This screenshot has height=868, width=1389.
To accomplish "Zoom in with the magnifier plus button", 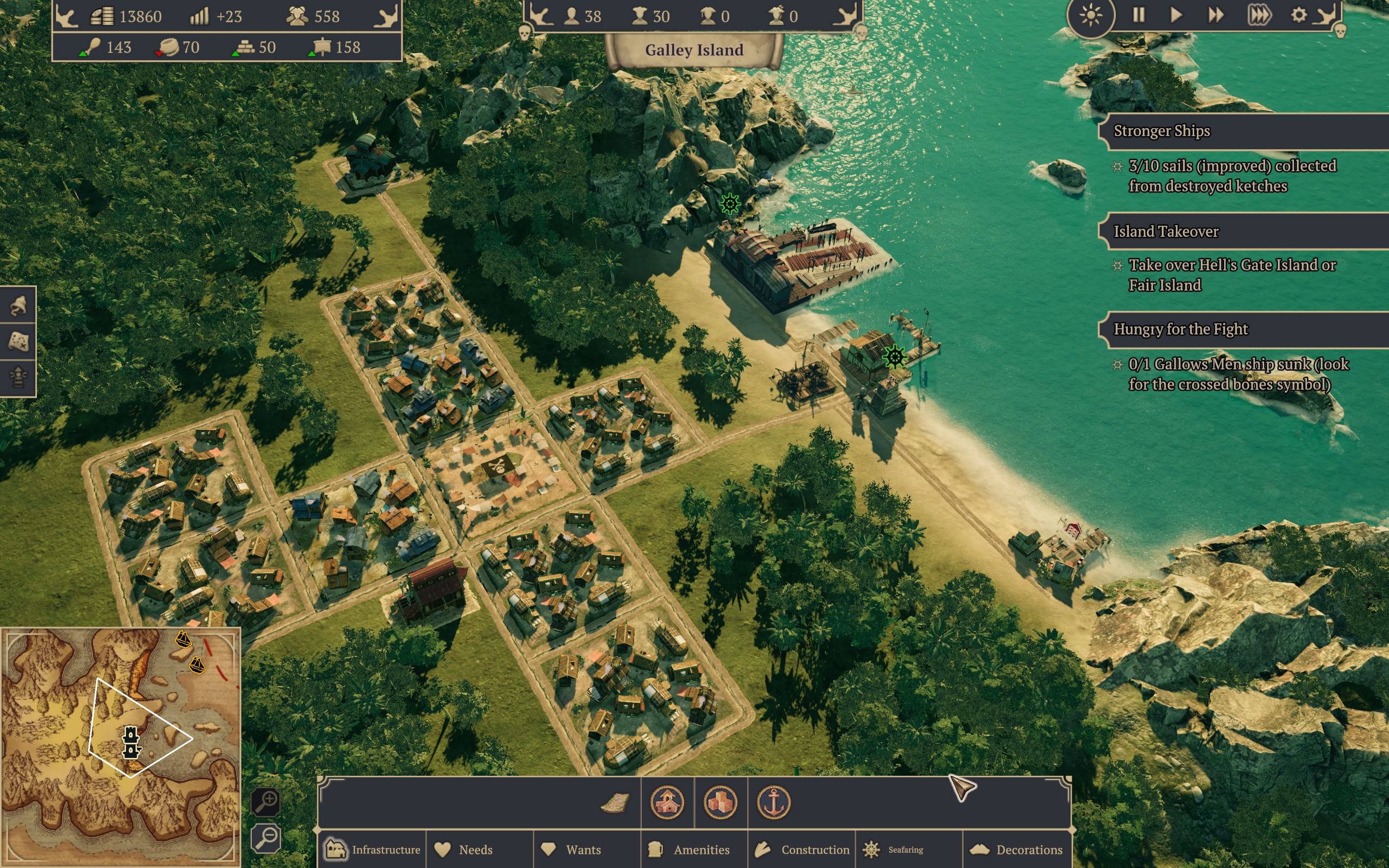I will point(266,801).
